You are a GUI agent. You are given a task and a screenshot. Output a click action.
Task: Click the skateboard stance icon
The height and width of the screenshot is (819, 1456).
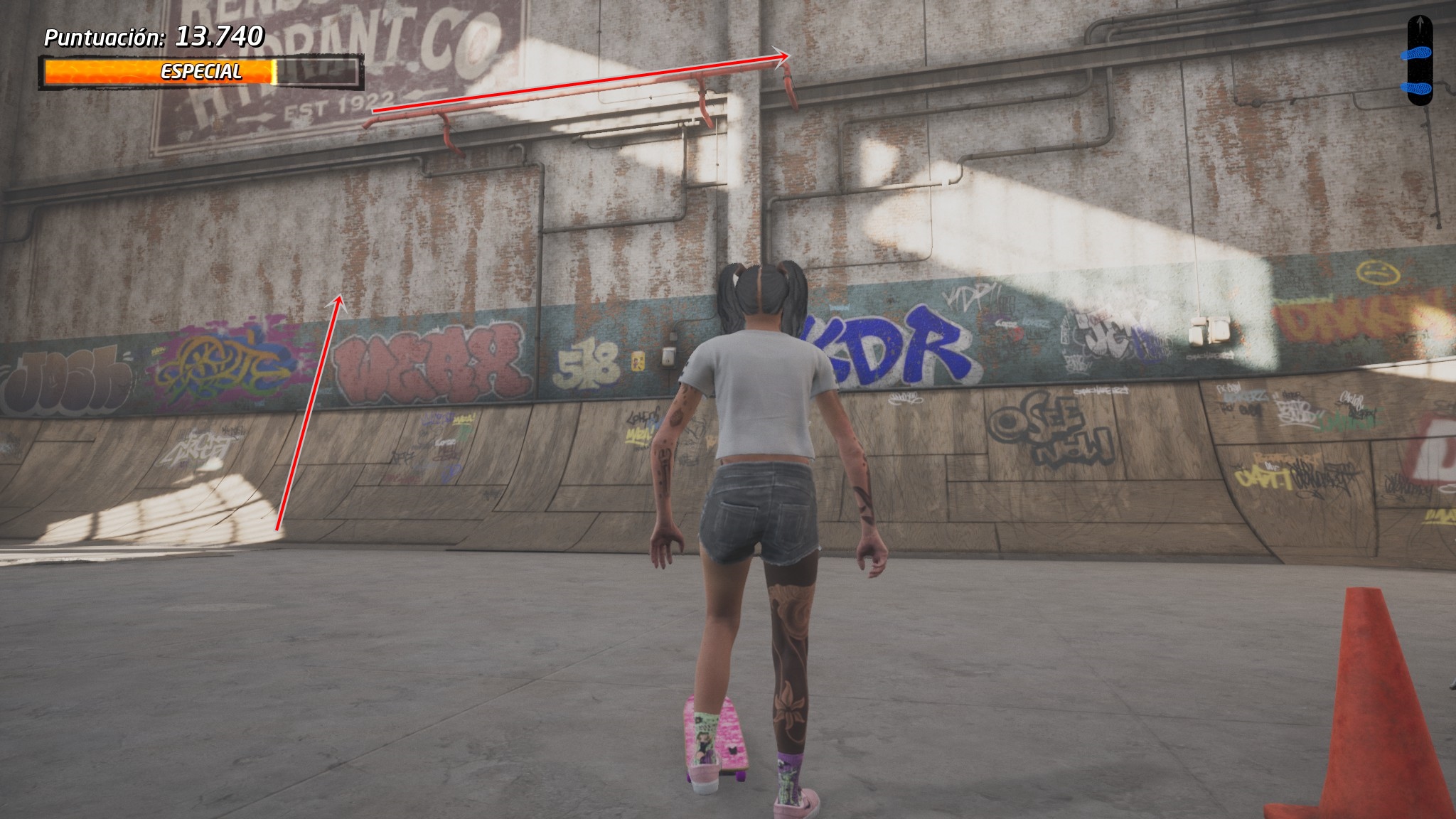point(1419,61)
